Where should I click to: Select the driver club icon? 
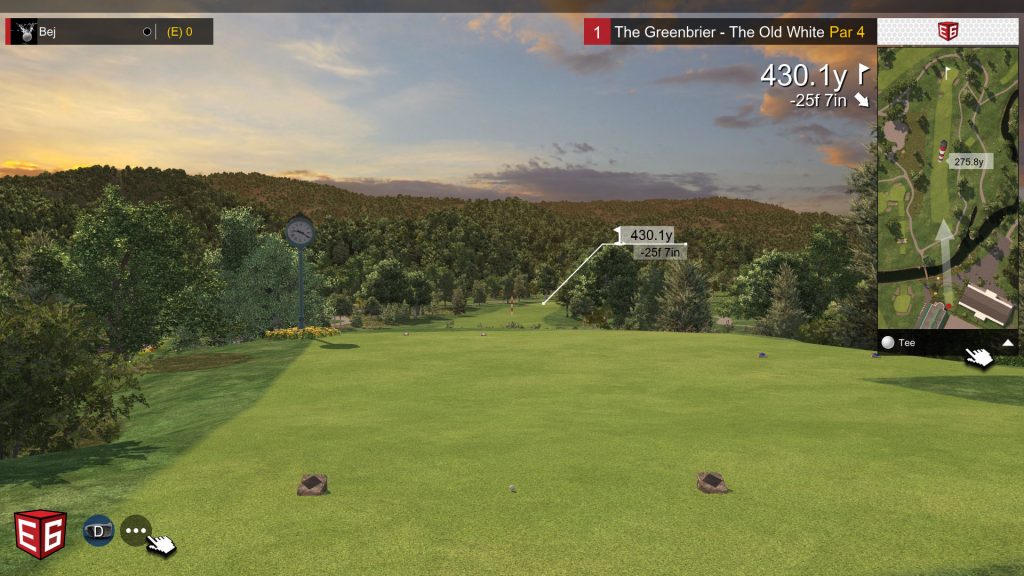[98, 530]
